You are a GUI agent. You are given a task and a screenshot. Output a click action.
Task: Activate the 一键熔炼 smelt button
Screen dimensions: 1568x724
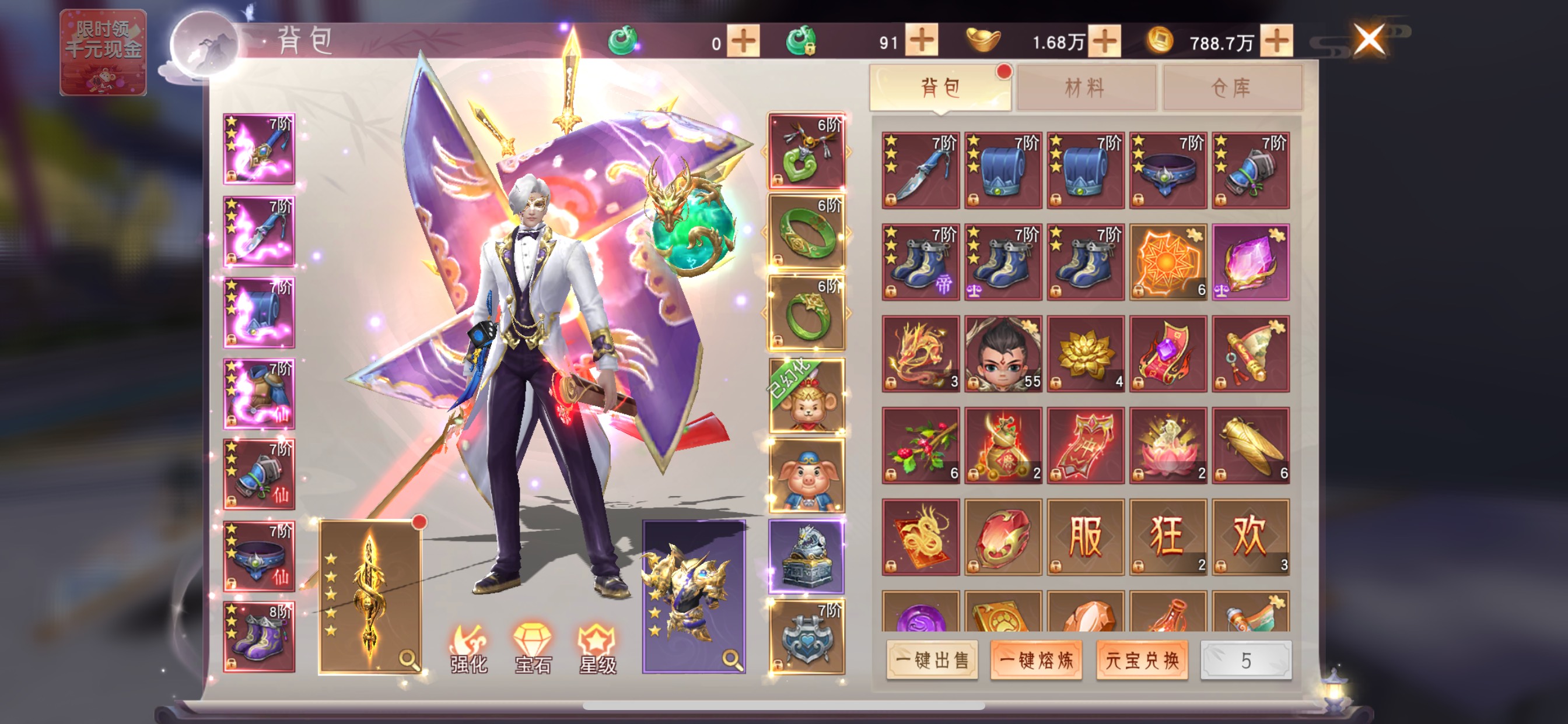[x=1036, y=659]
